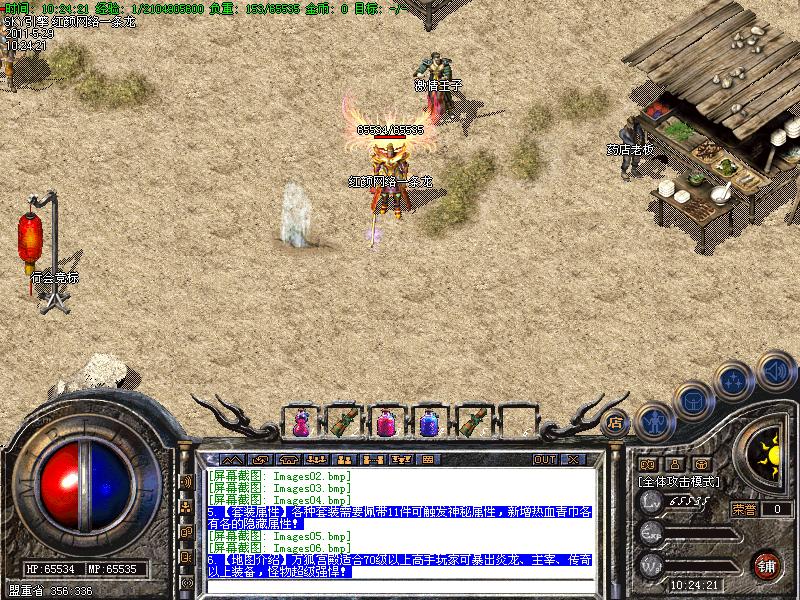Toggle sound with the speaker button

point(775,368)
